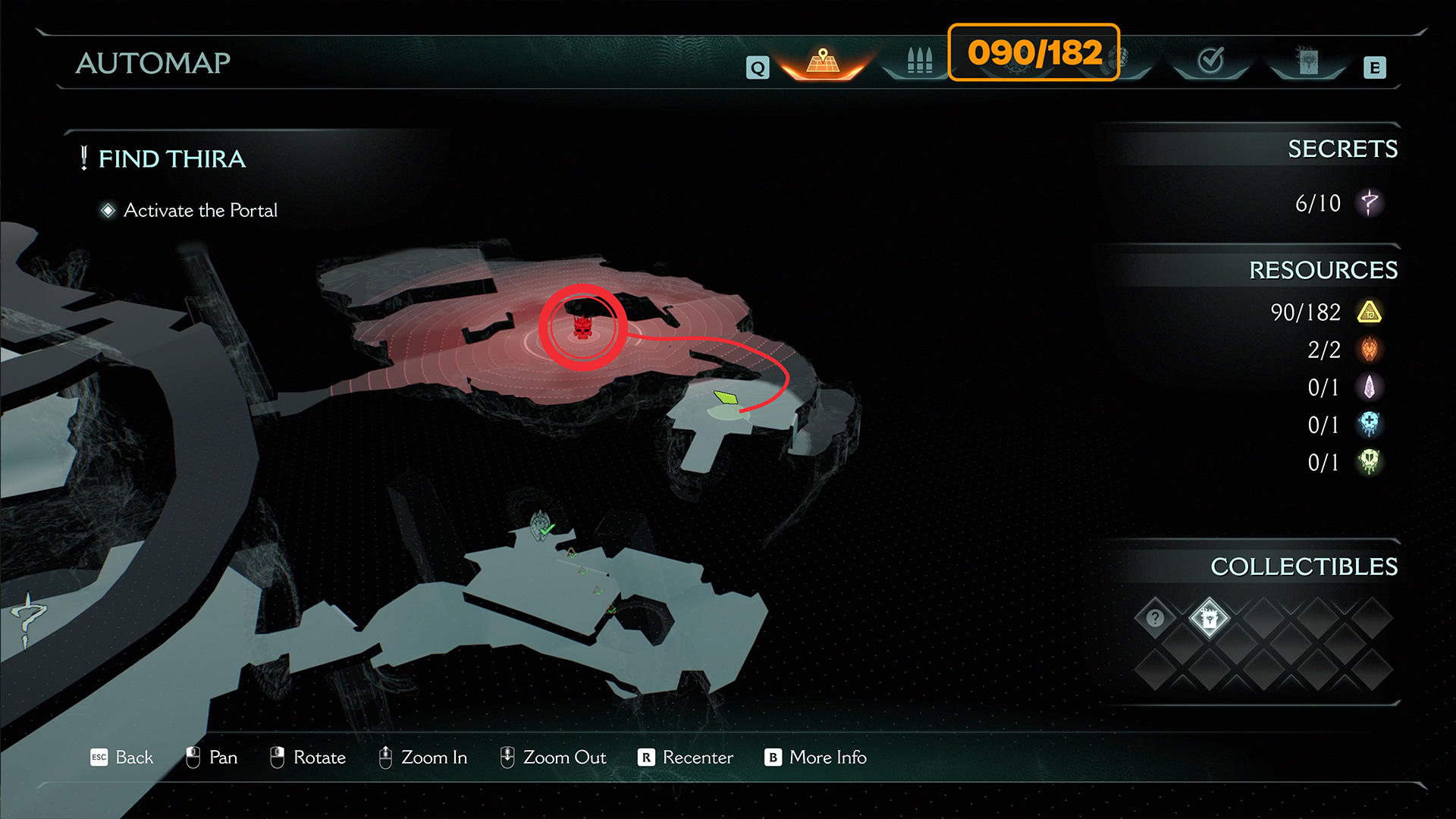The image size is (1456, 819).
Task: Switch to the Automap tab
Action: point(823,61)
